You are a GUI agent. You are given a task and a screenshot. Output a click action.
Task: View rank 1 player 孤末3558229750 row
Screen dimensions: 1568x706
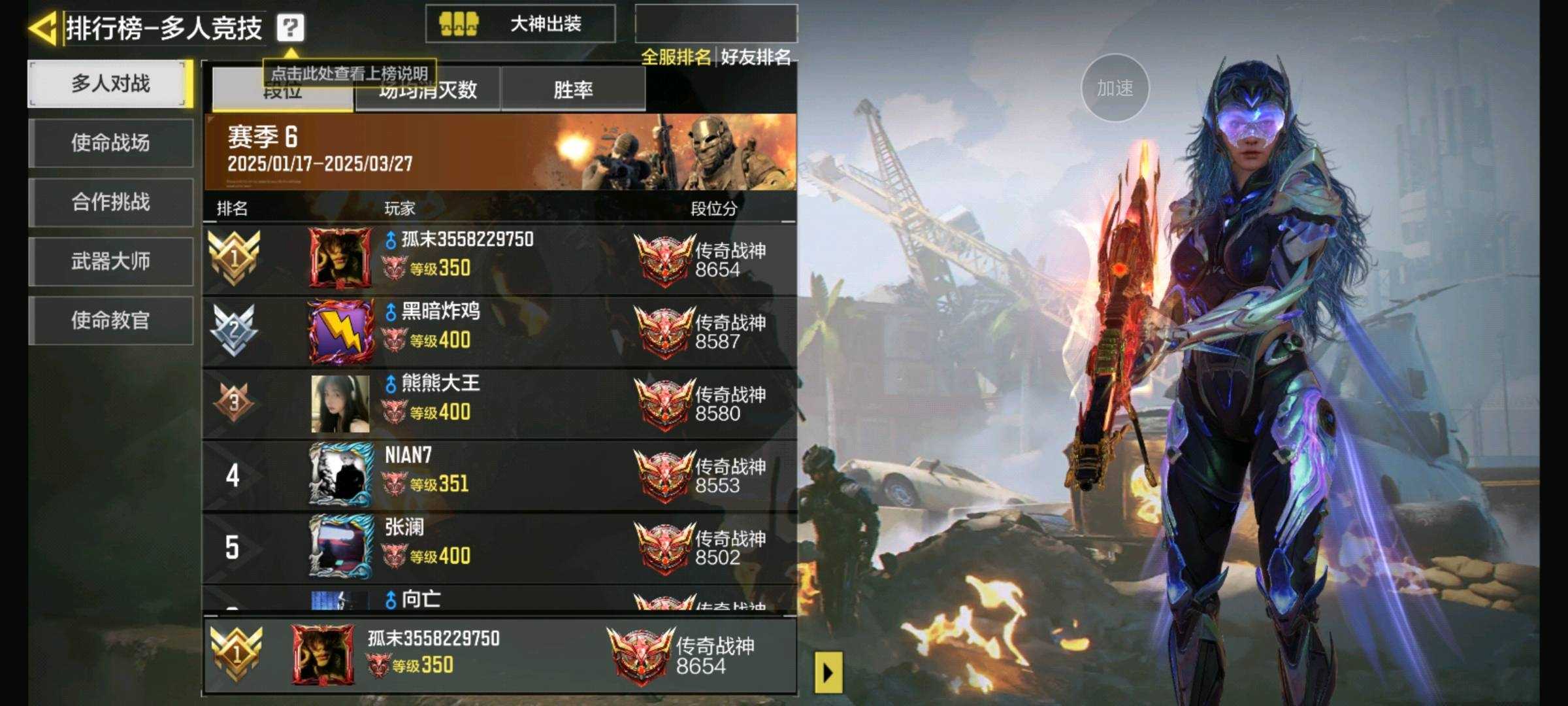499,260
